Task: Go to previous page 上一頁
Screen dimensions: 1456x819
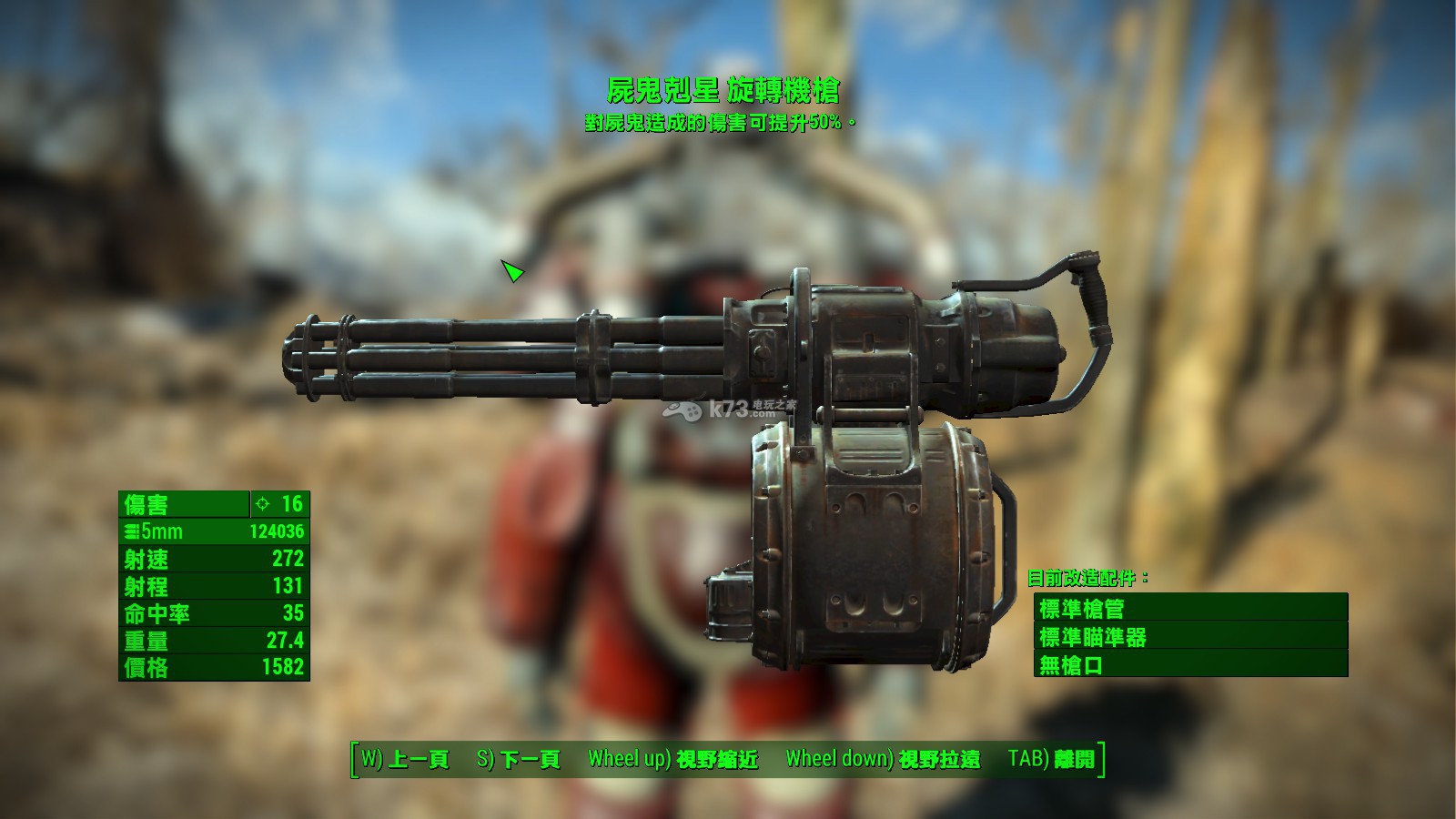Action: pos(406,759)
